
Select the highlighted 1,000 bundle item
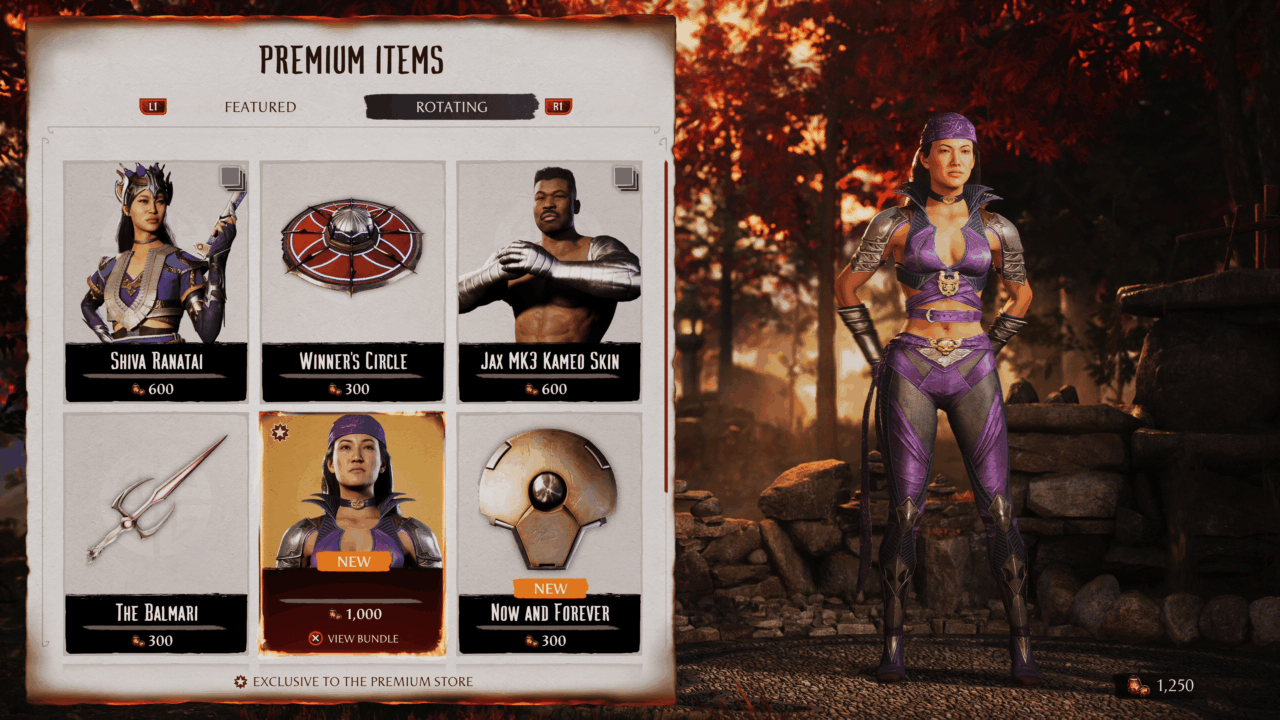352,532
